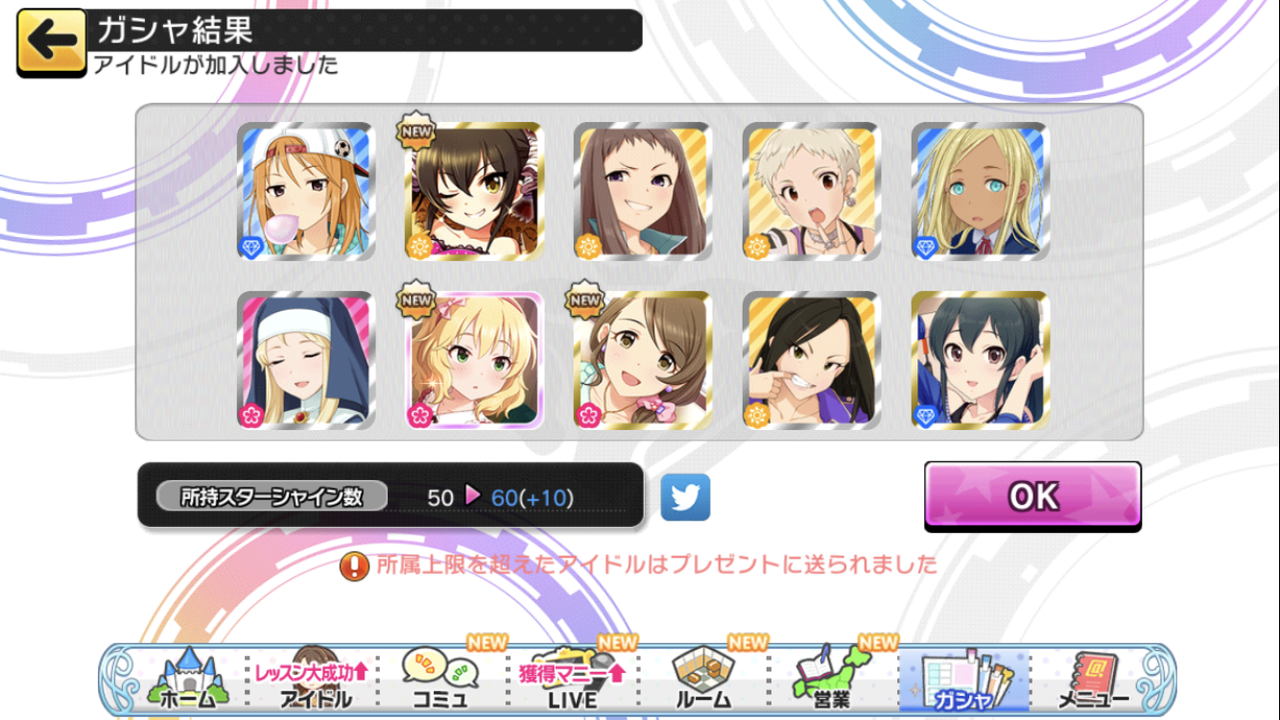Screen dimensions: 1280x720
Task: Tap the NEW badge on the brown-haired idol
Action: coord(583,300)
